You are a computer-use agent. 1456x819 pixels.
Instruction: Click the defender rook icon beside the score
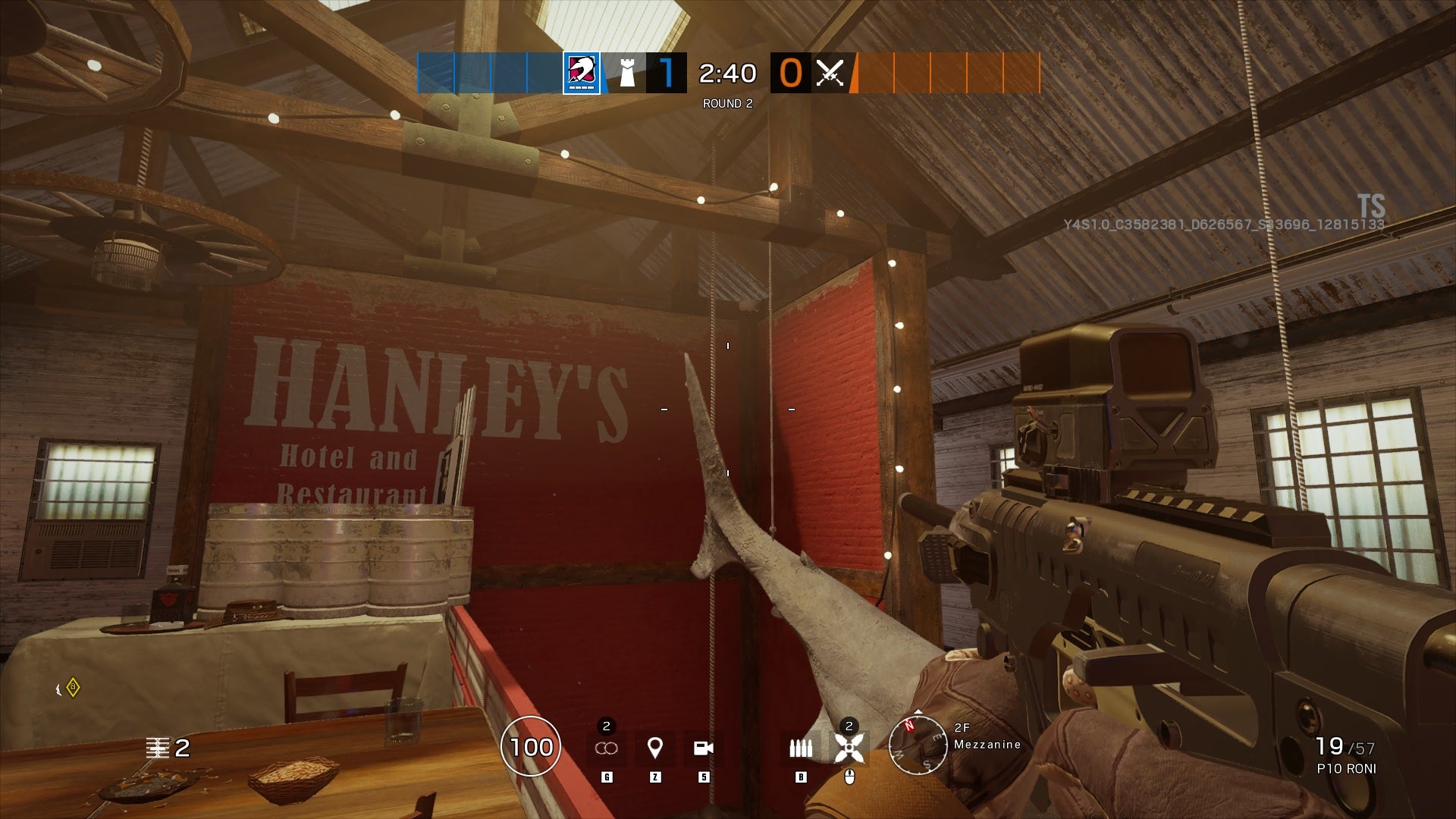tap(626, 74)
